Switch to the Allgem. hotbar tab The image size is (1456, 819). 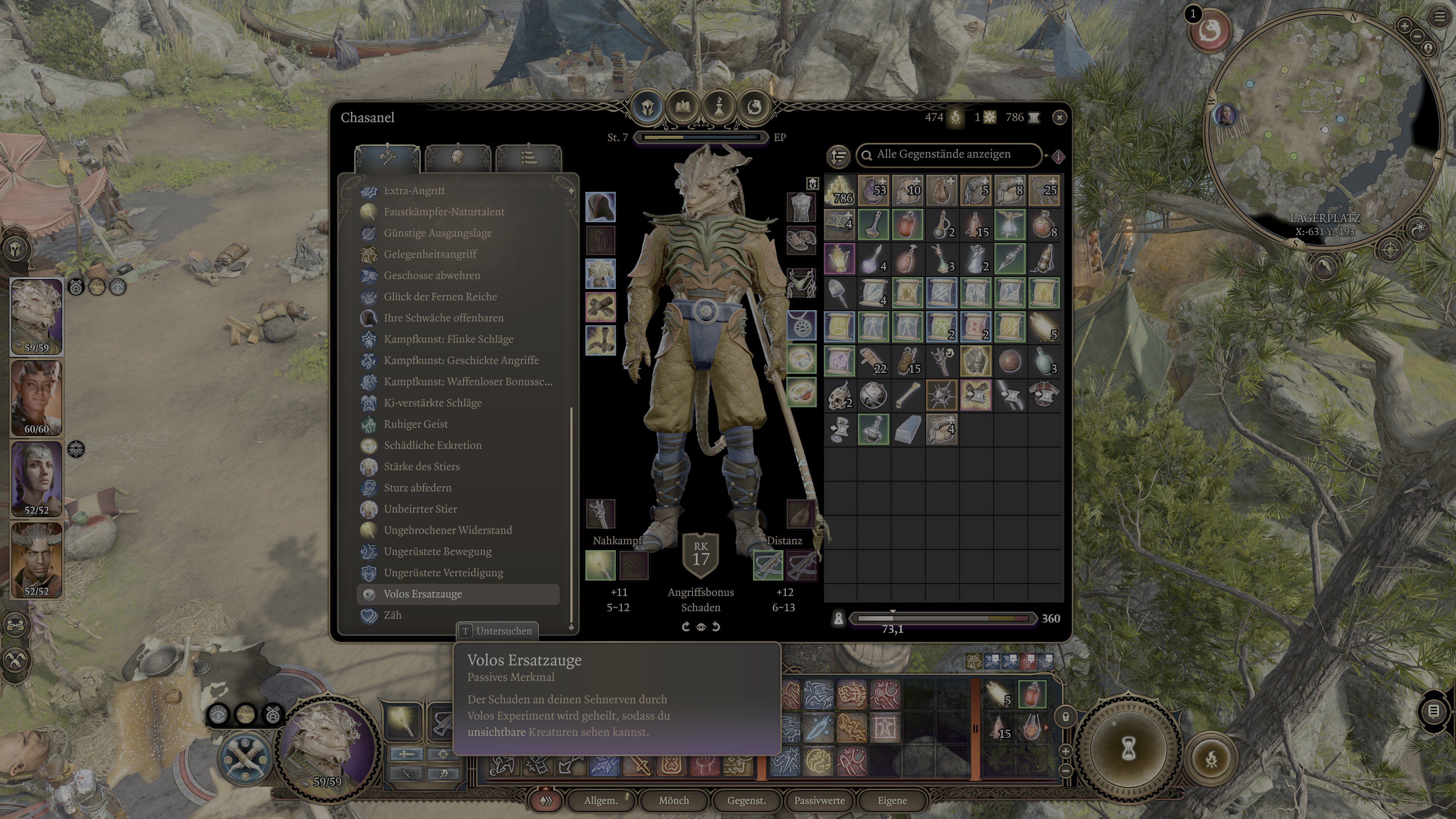click(600, 800)
